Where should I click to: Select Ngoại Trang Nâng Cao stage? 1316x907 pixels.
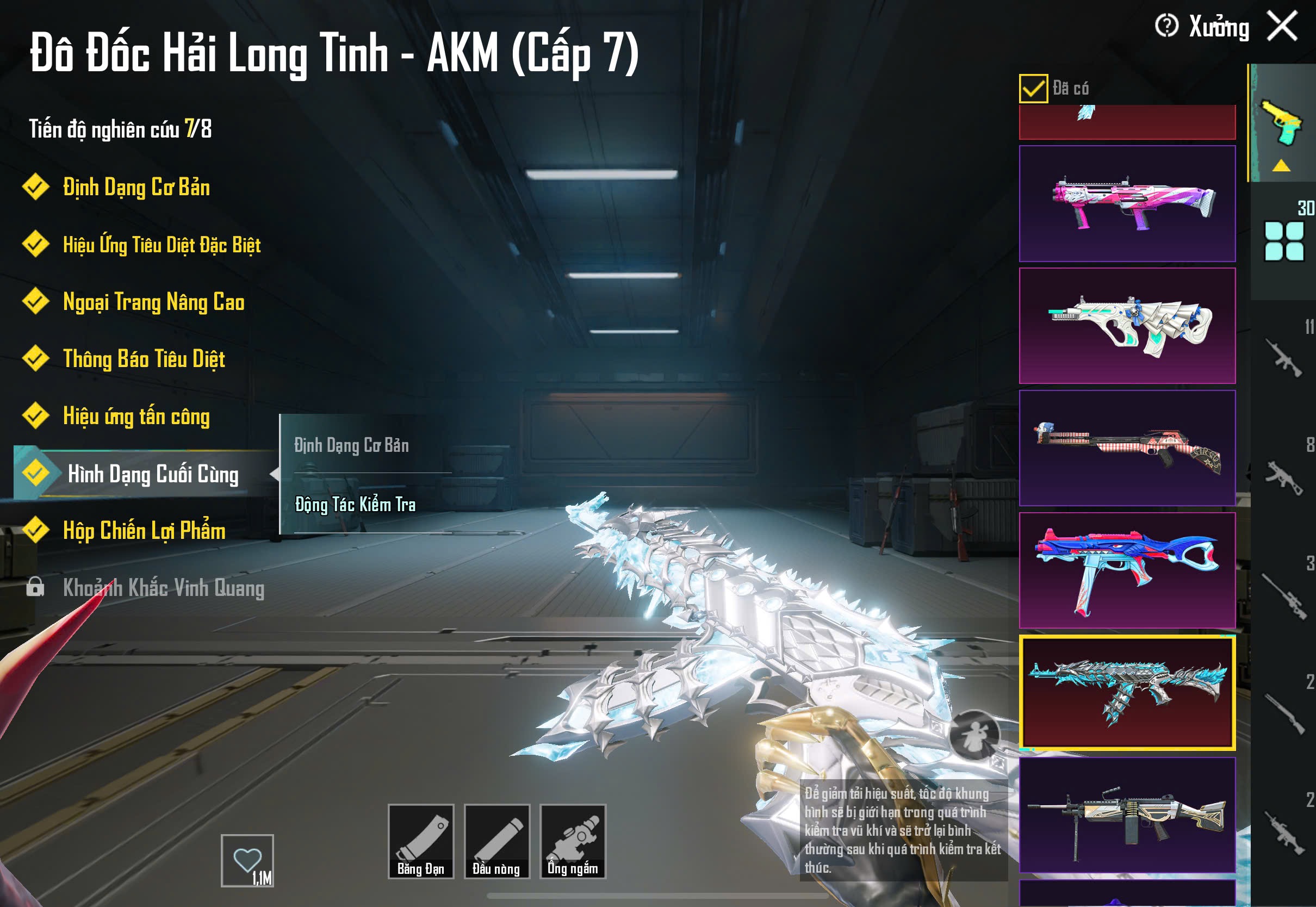click(153, 302)
